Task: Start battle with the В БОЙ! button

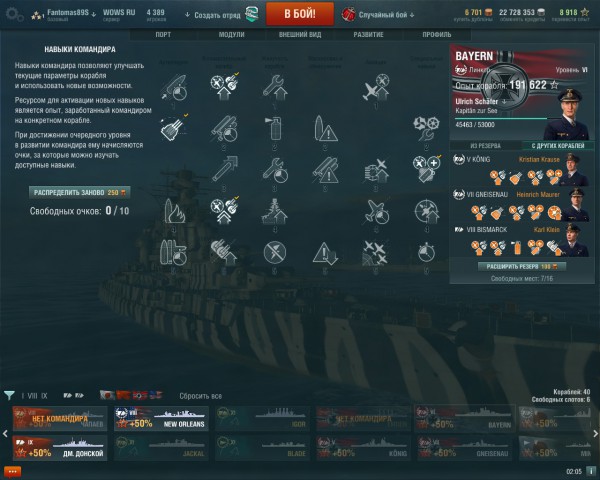Action: 300,14
